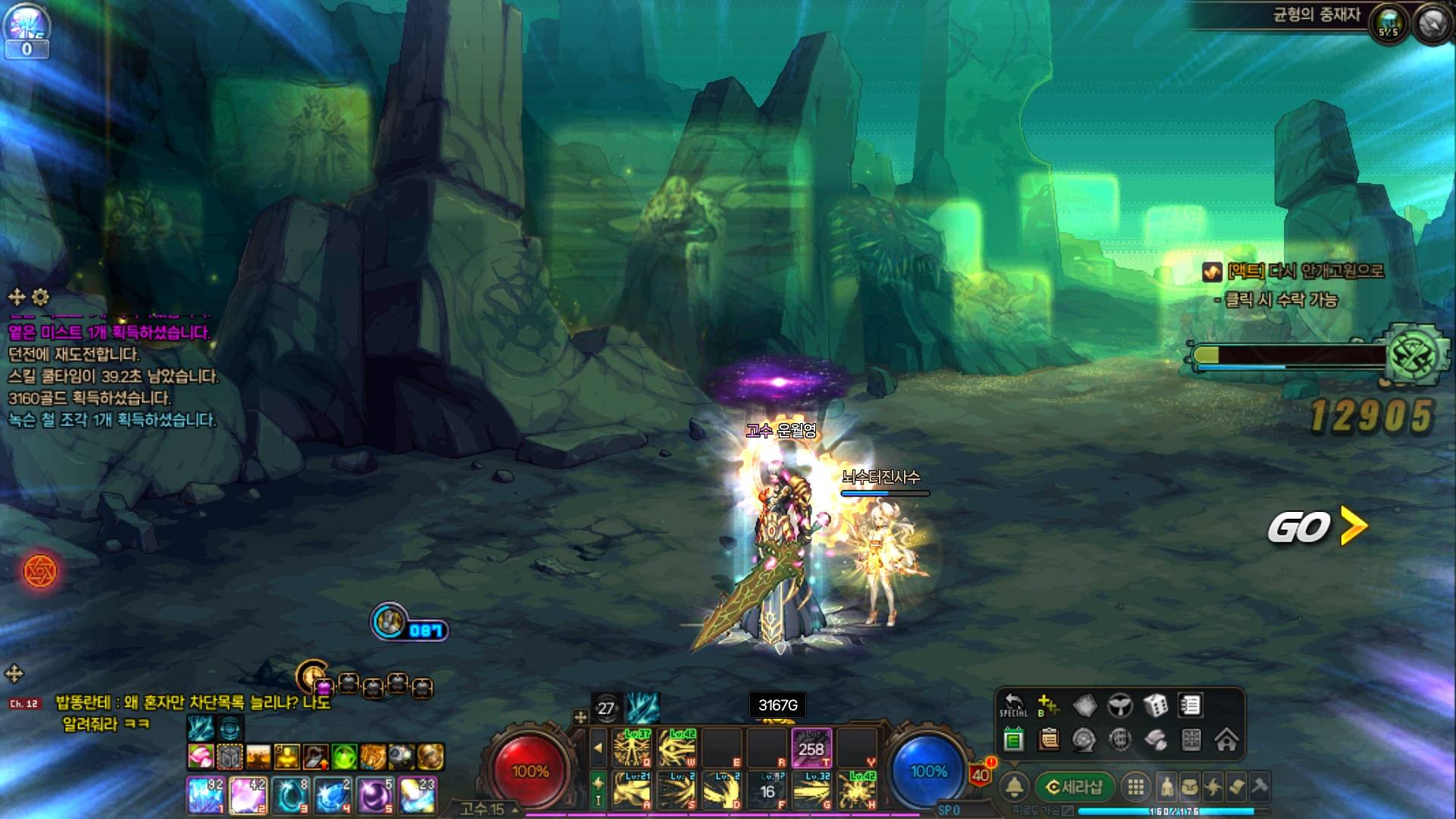Accept the 다시 안개고원으로 quest notice
Image resolution: width=1456 pixels, height=819 pixels.
(x=1304, y=271)
